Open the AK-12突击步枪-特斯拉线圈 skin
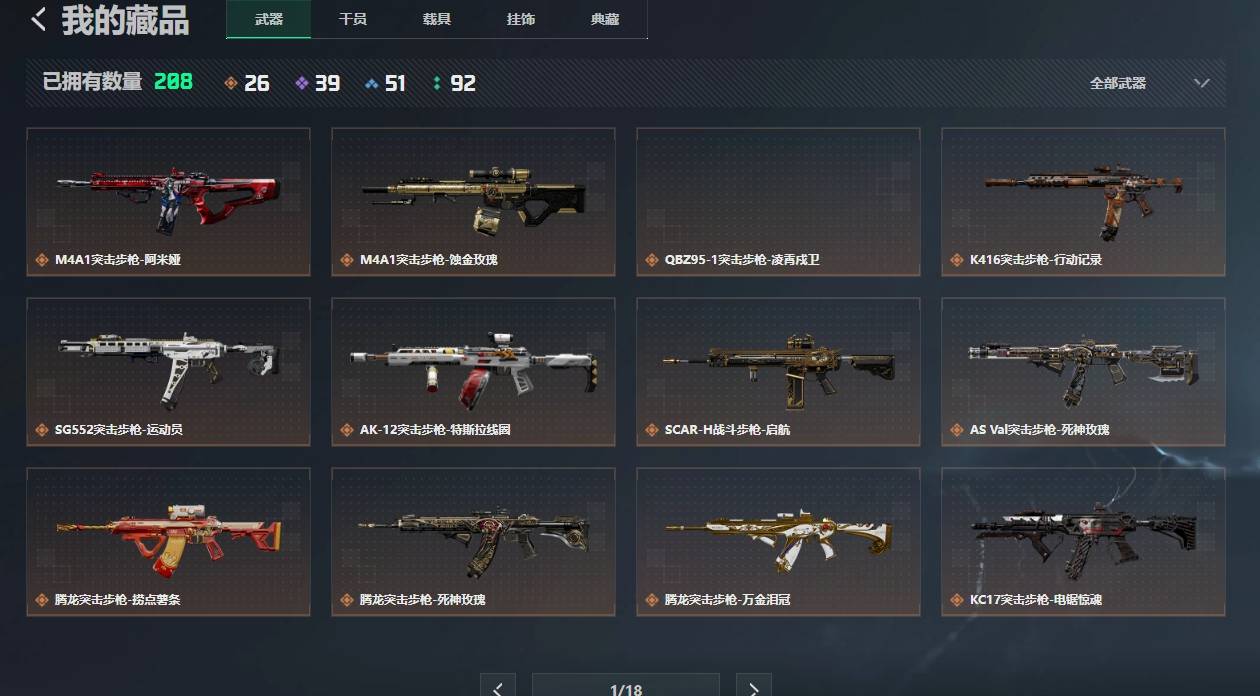 pos(473,371)
